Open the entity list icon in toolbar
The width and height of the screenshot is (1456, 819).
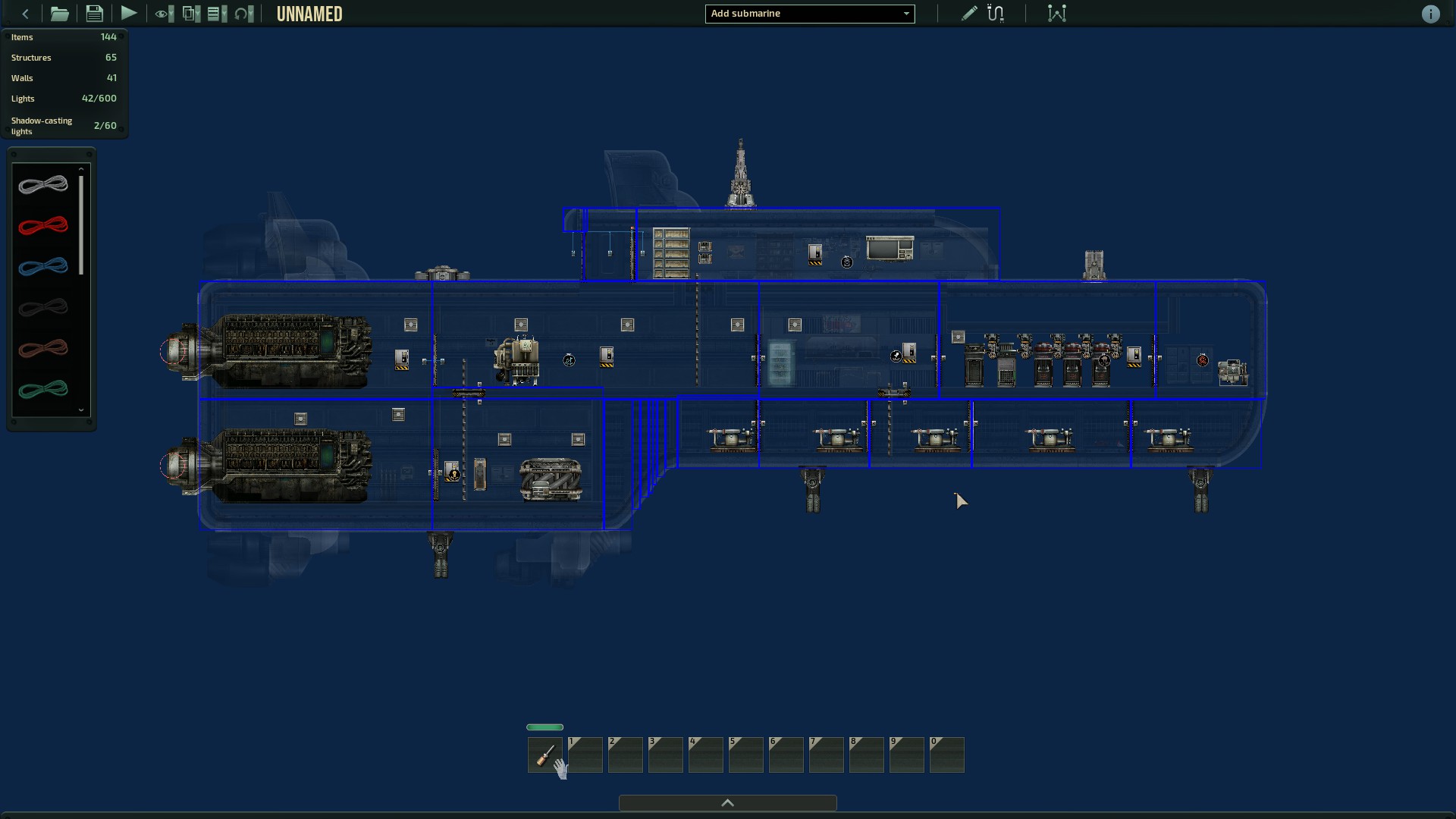click(215, 13)
